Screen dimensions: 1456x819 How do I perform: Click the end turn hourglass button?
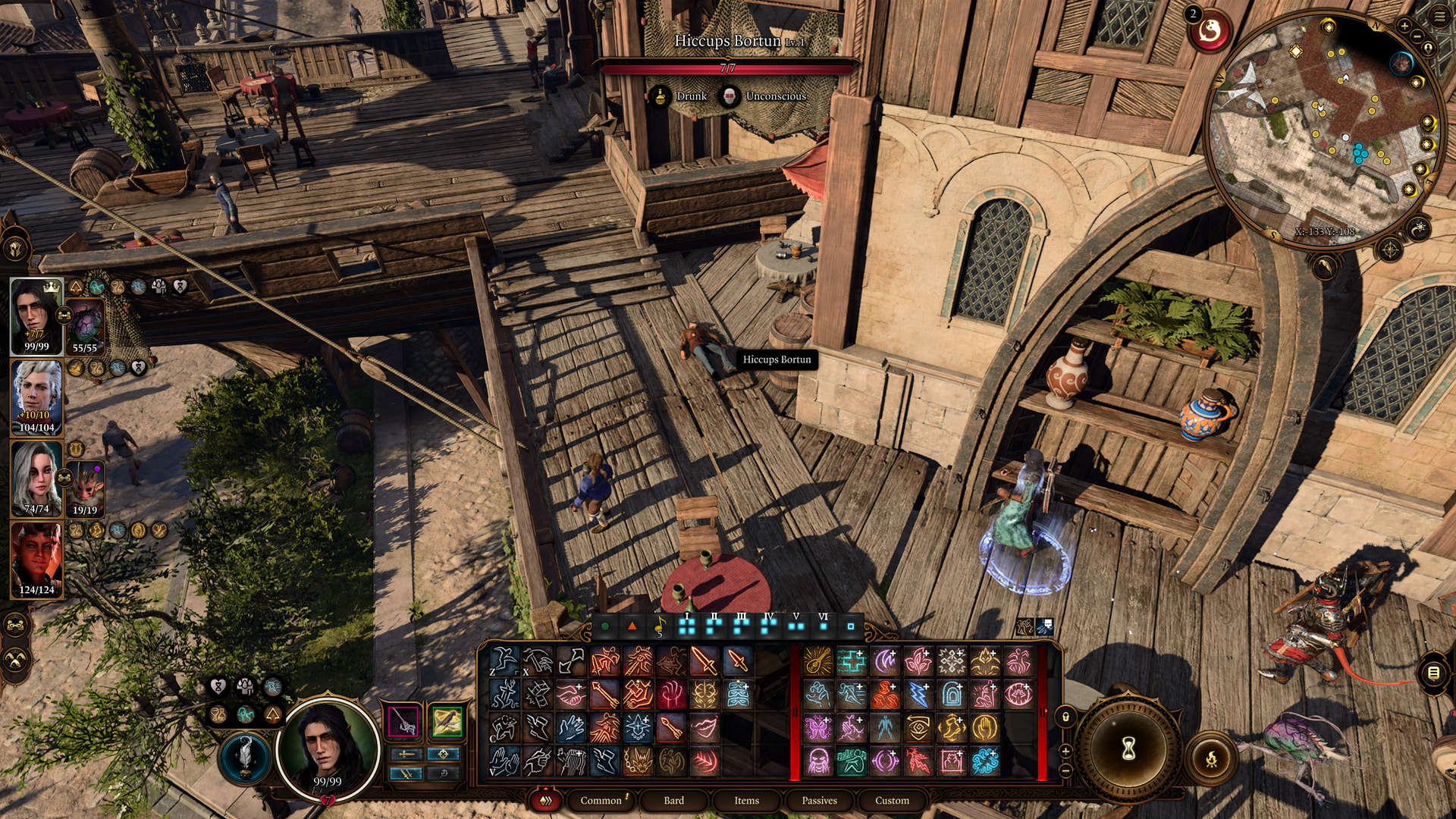[x=1128, y=749]
